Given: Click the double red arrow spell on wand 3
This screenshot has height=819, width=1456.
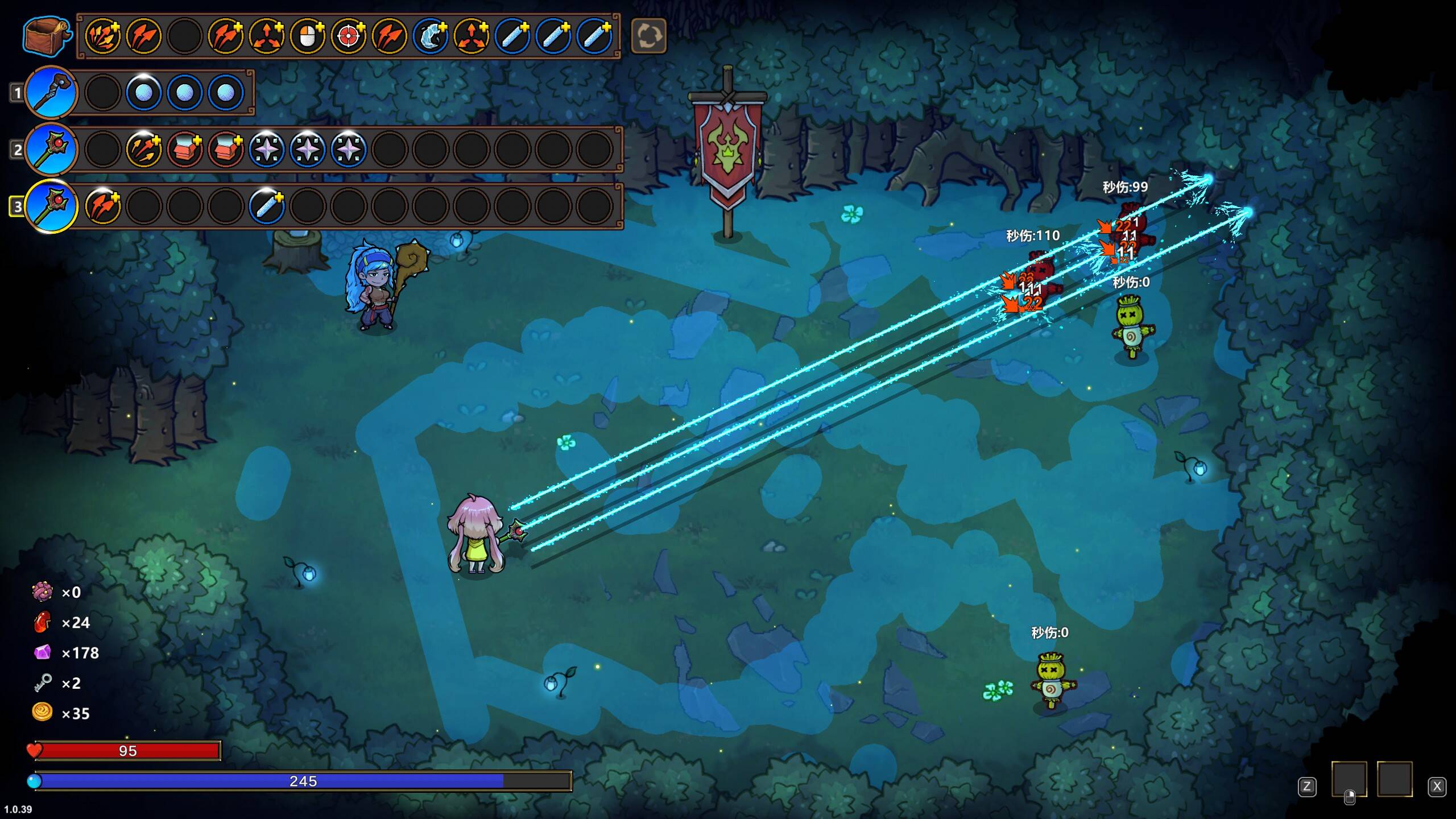Looking at the screenshot, I should tap(102, 206).
